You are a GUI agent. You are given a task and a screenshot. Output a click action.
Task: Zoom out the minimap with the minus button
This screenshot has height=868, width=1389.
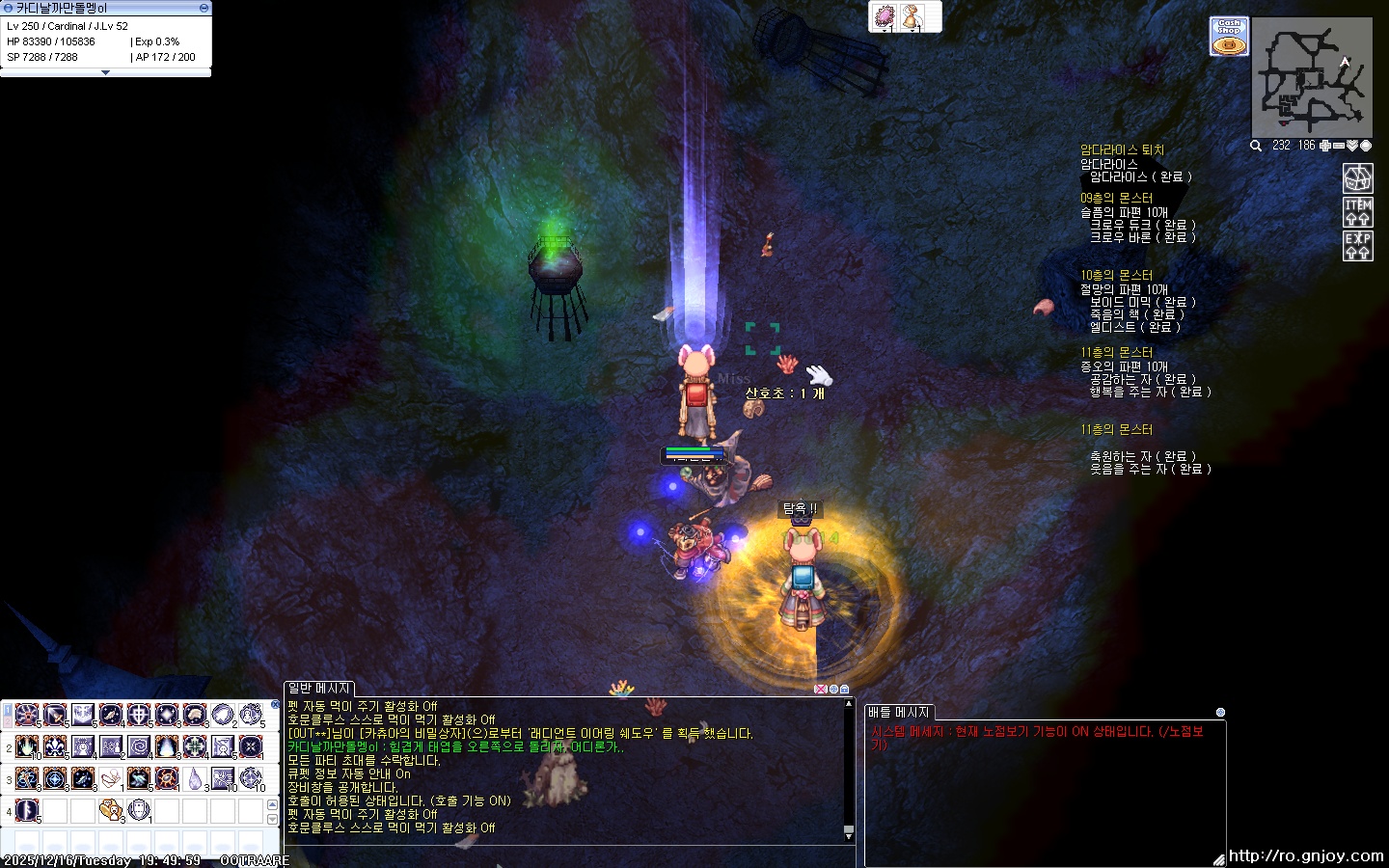click(1339, 146)
